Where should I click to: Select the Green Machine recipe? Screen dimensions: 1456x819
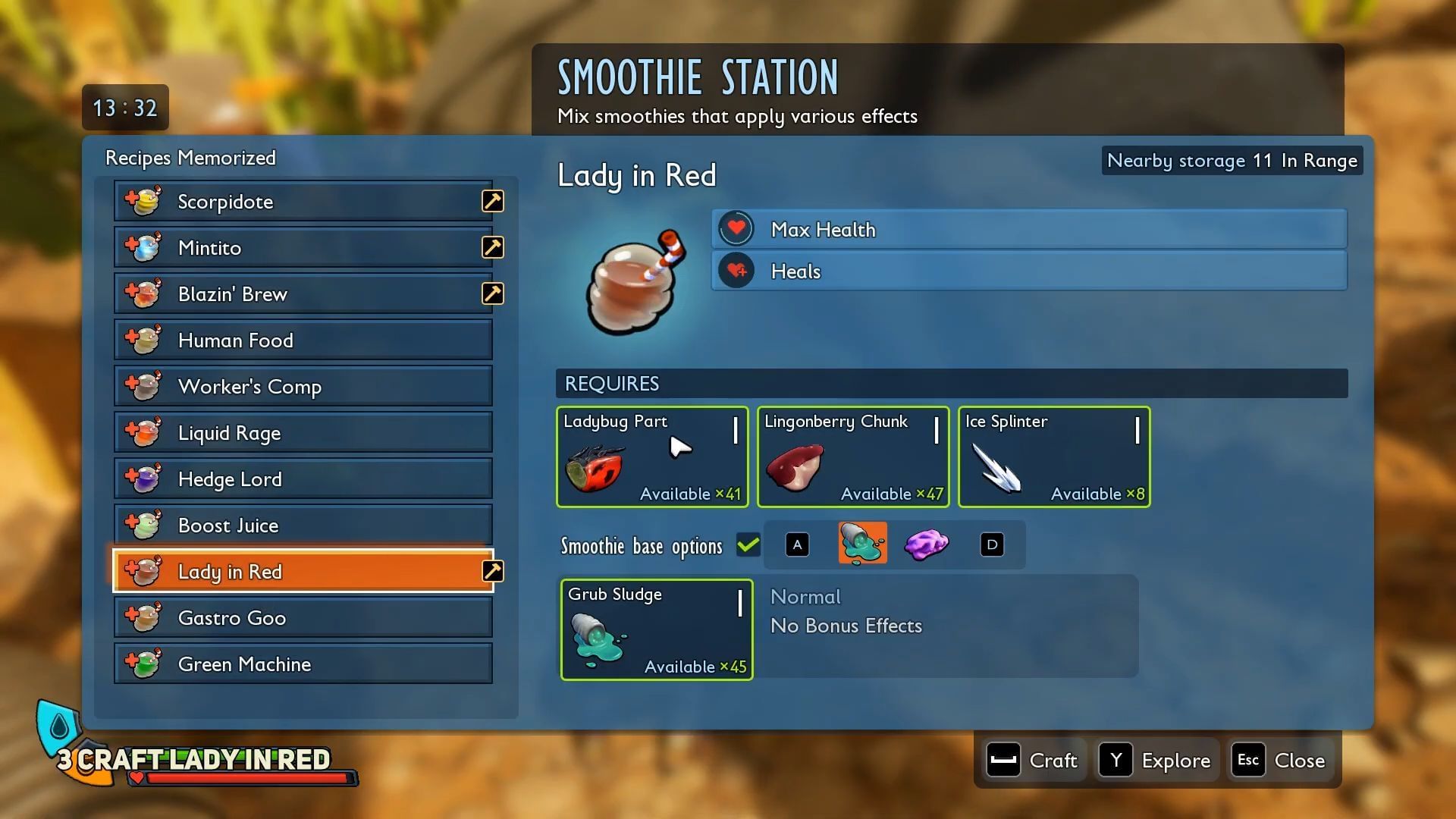pyautogui.click(x=303, y=664)
